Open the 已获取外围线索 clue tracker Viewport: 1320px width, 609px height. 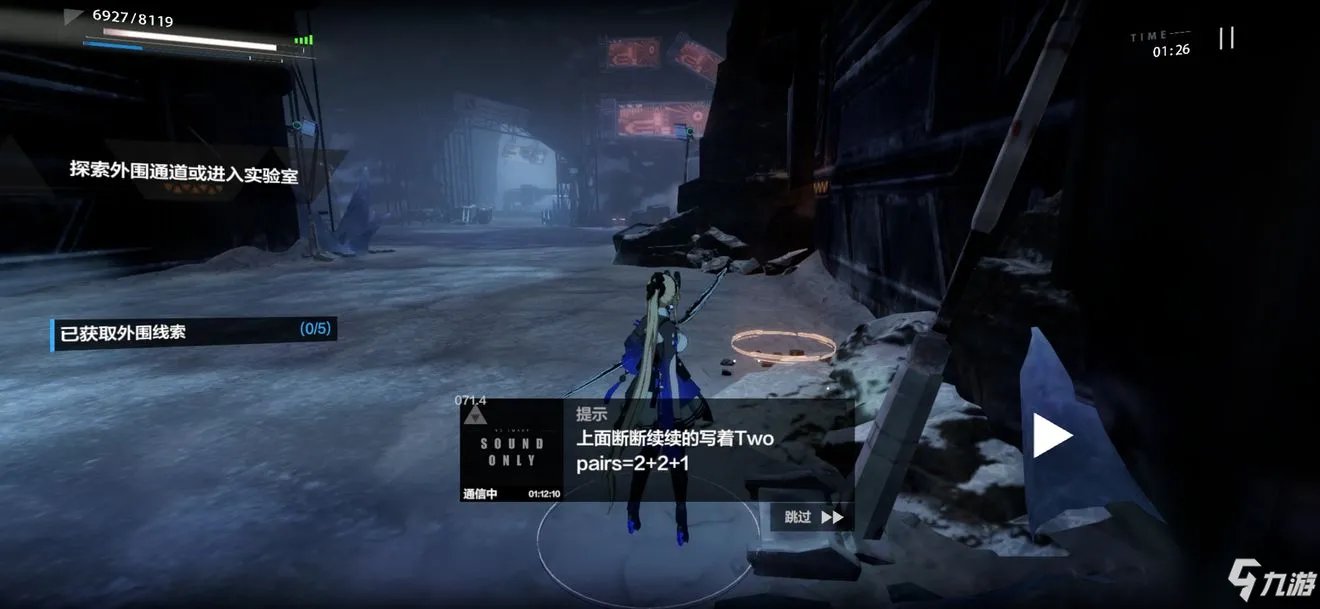pos(194,332)
